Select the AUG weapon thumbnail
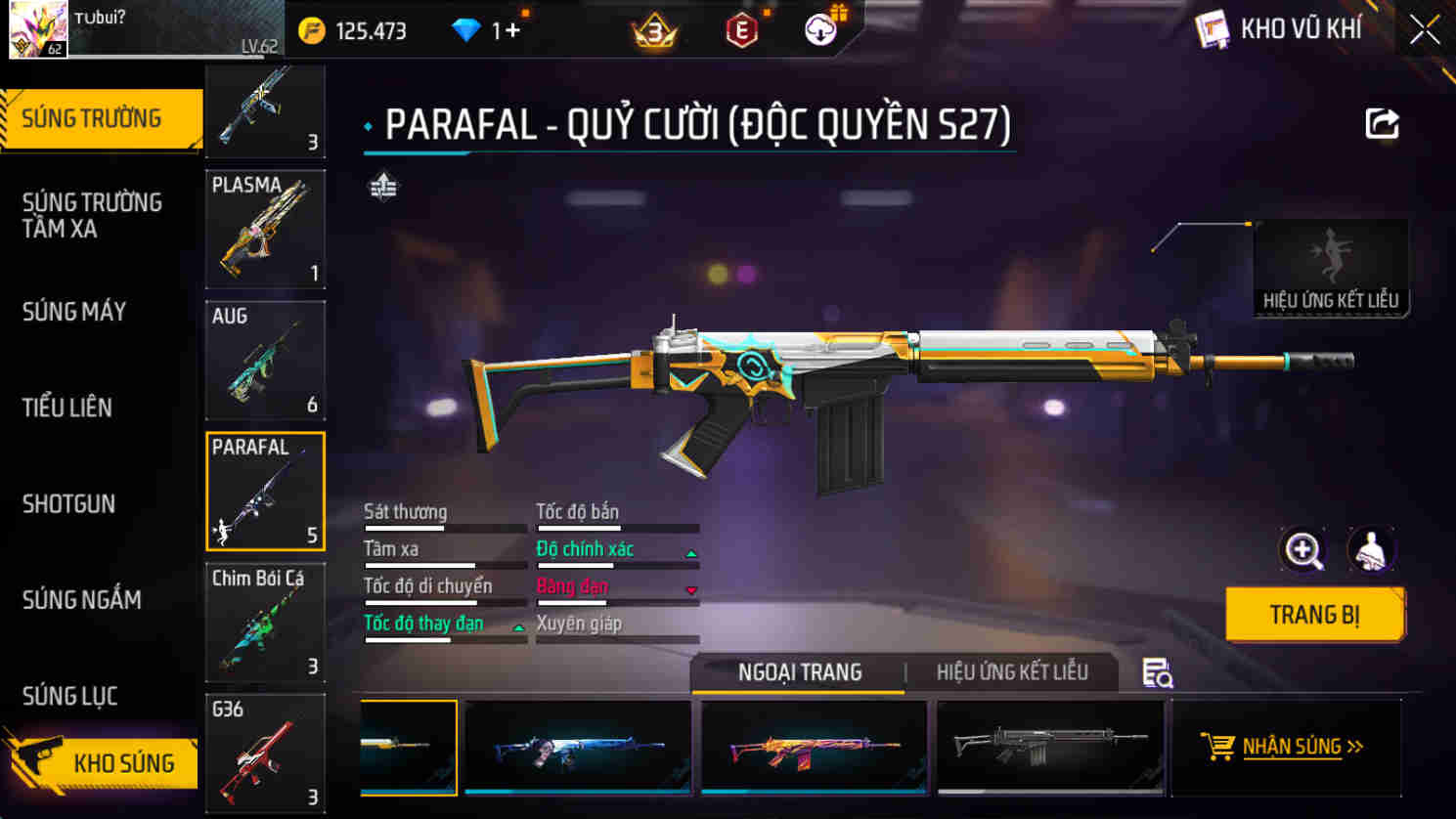The width and height of the screenshot is (1456, 819). [265, 360]
